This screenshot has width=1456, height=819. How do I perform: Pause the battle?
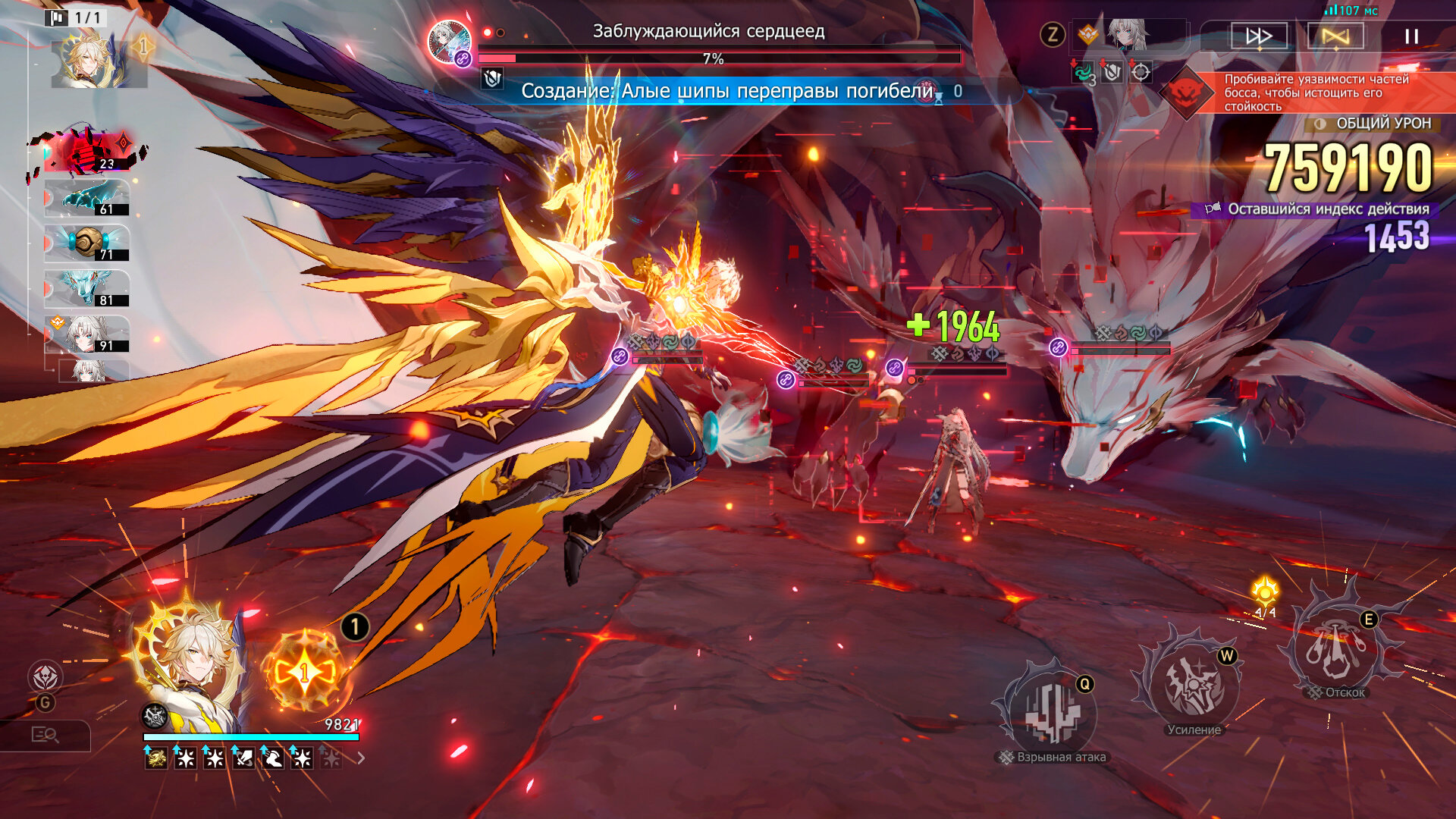1411,36
